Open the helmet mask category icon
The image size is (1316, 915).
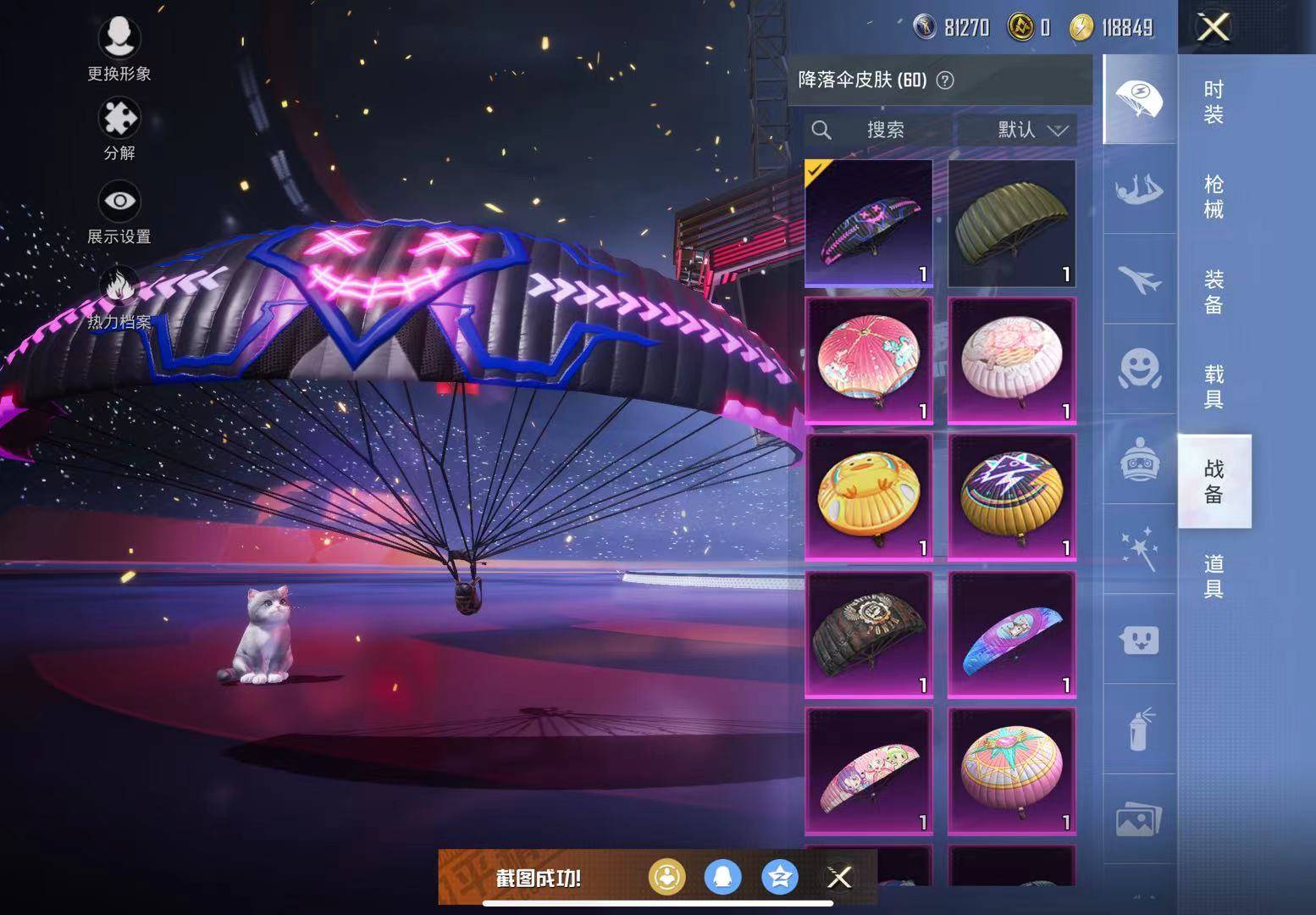pos(1139,460)
